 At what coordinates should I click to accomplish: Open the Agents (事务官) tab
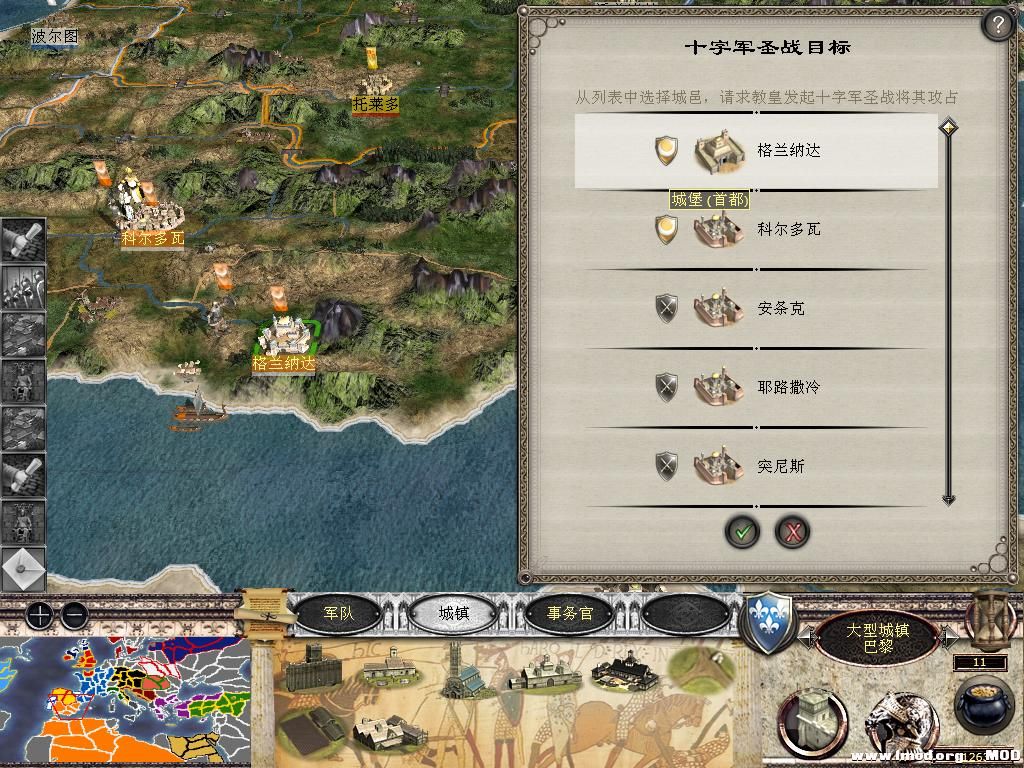click(570, 613)
